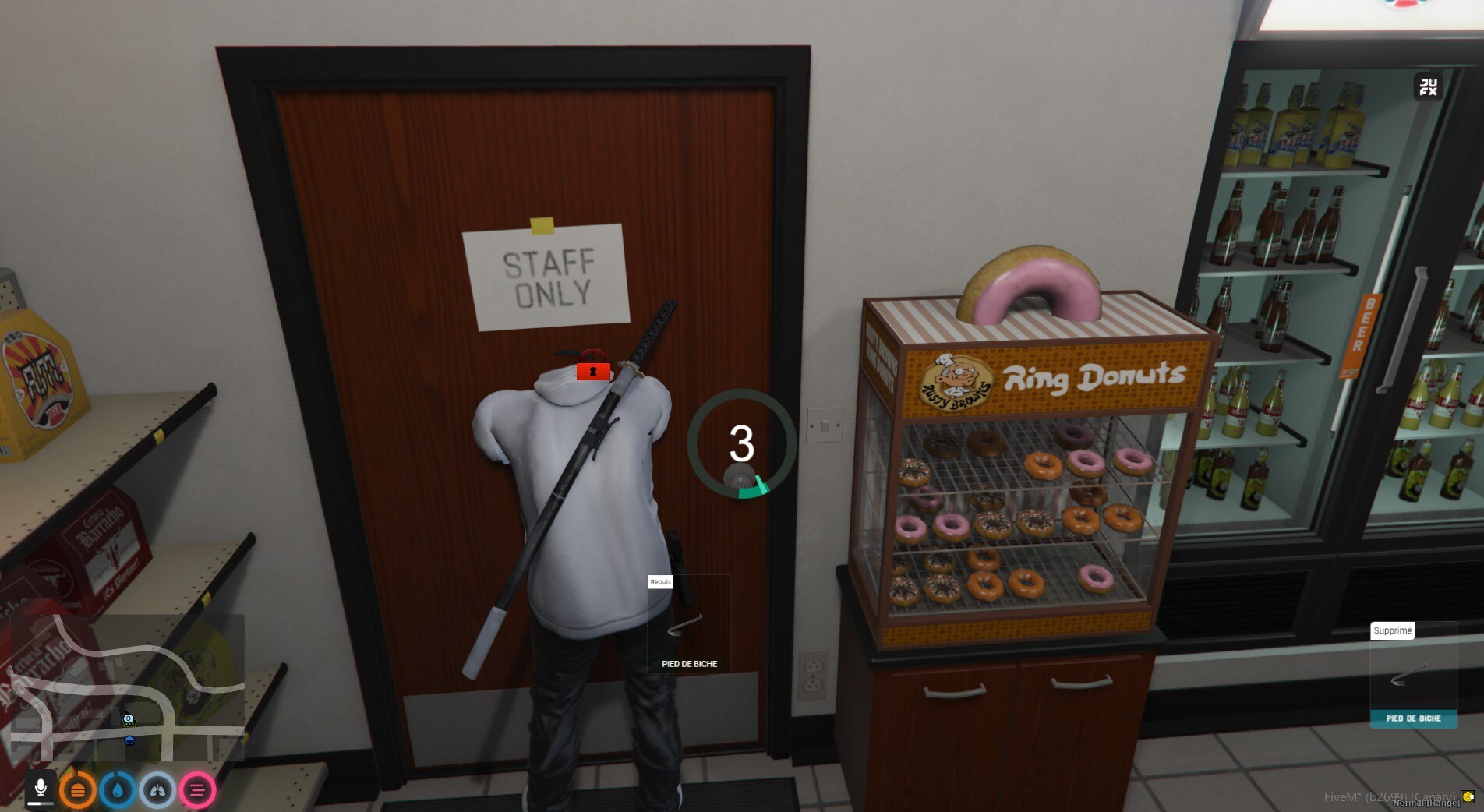Click the blue water drop thirst icon
This screenshot has height=812, width=1484.
pos(118,790)
